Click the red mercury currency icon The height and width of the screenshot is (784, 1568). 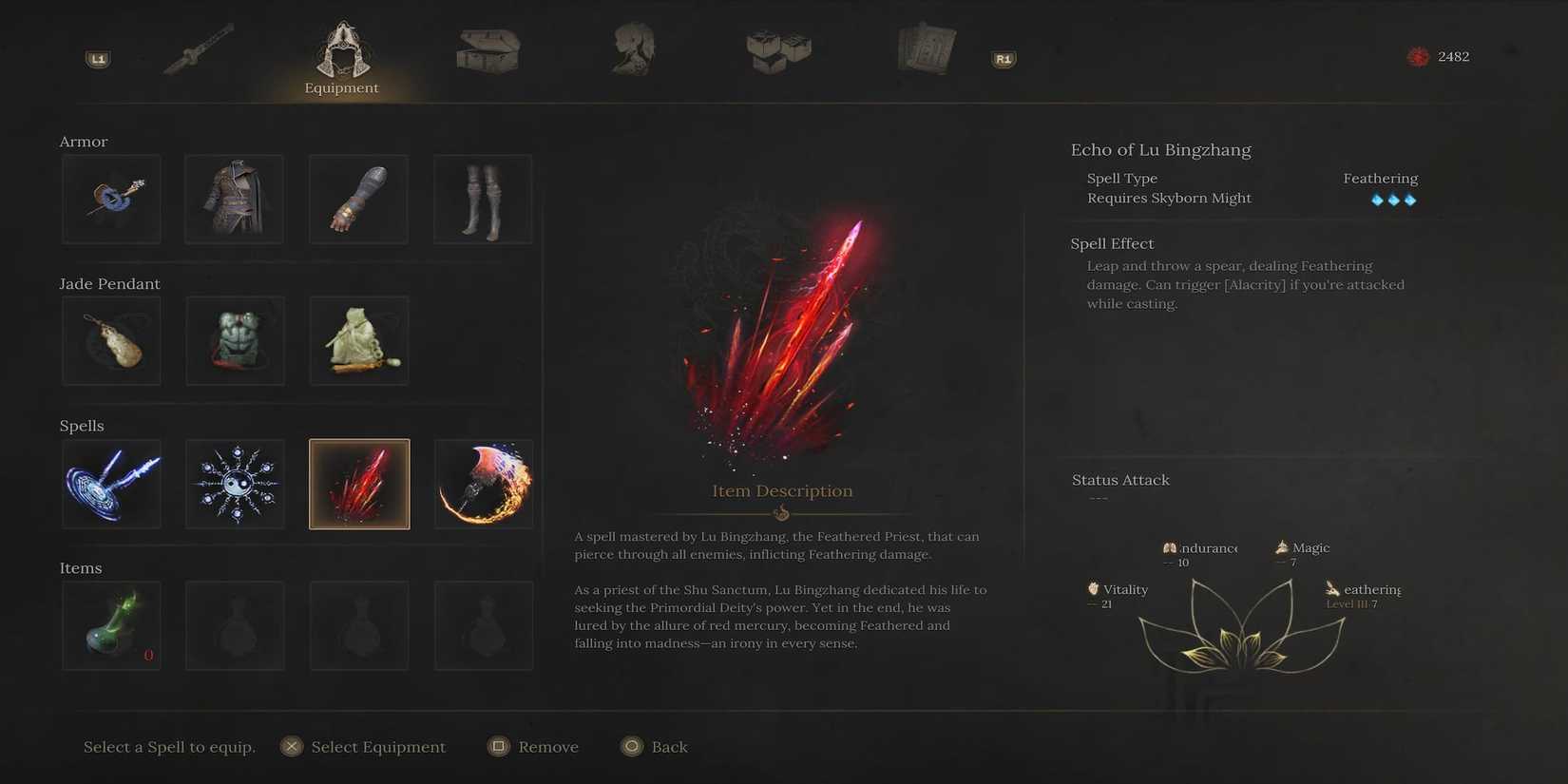[x=1415, y=56]
